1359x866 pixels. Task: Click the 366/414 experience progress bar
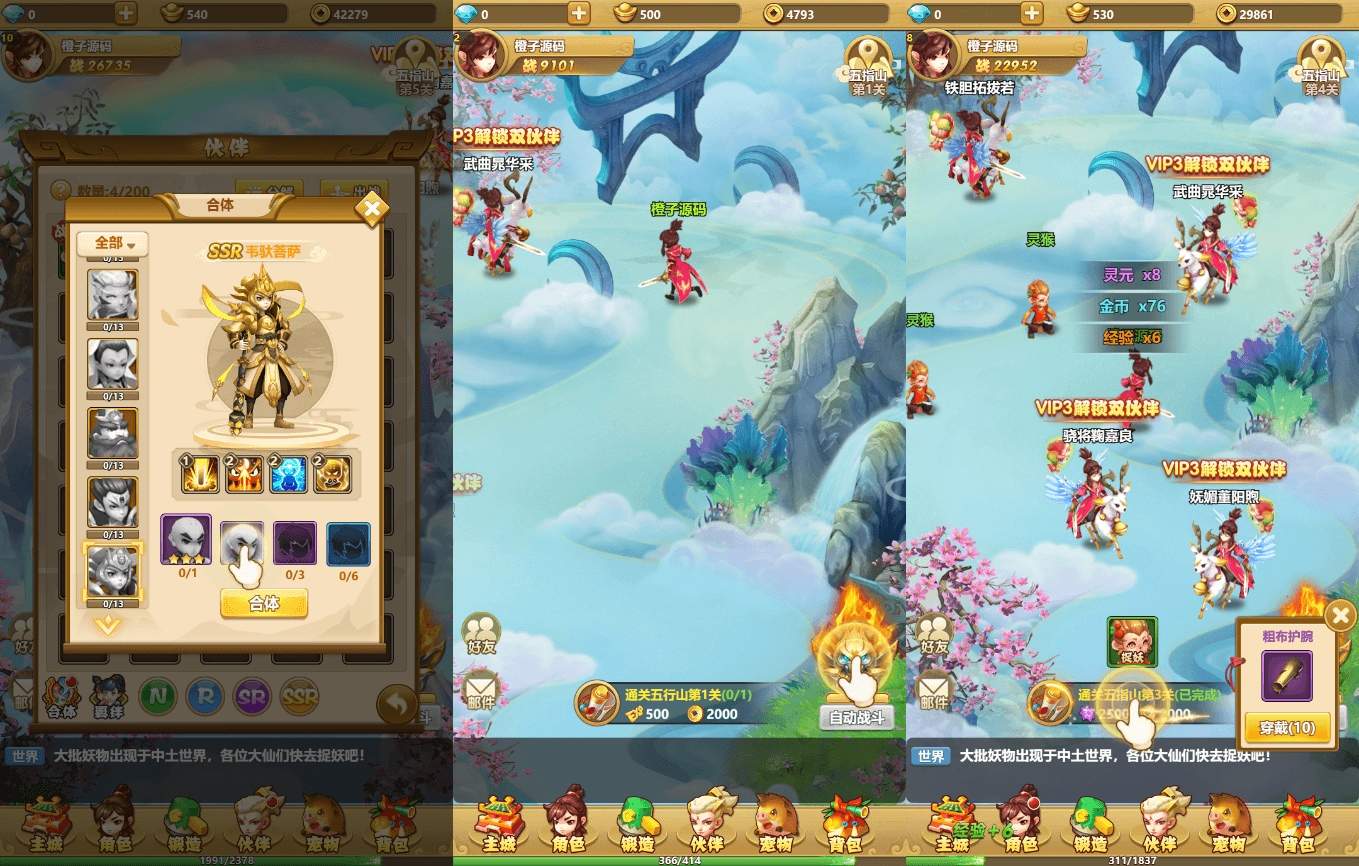click(x=684, y=860)
